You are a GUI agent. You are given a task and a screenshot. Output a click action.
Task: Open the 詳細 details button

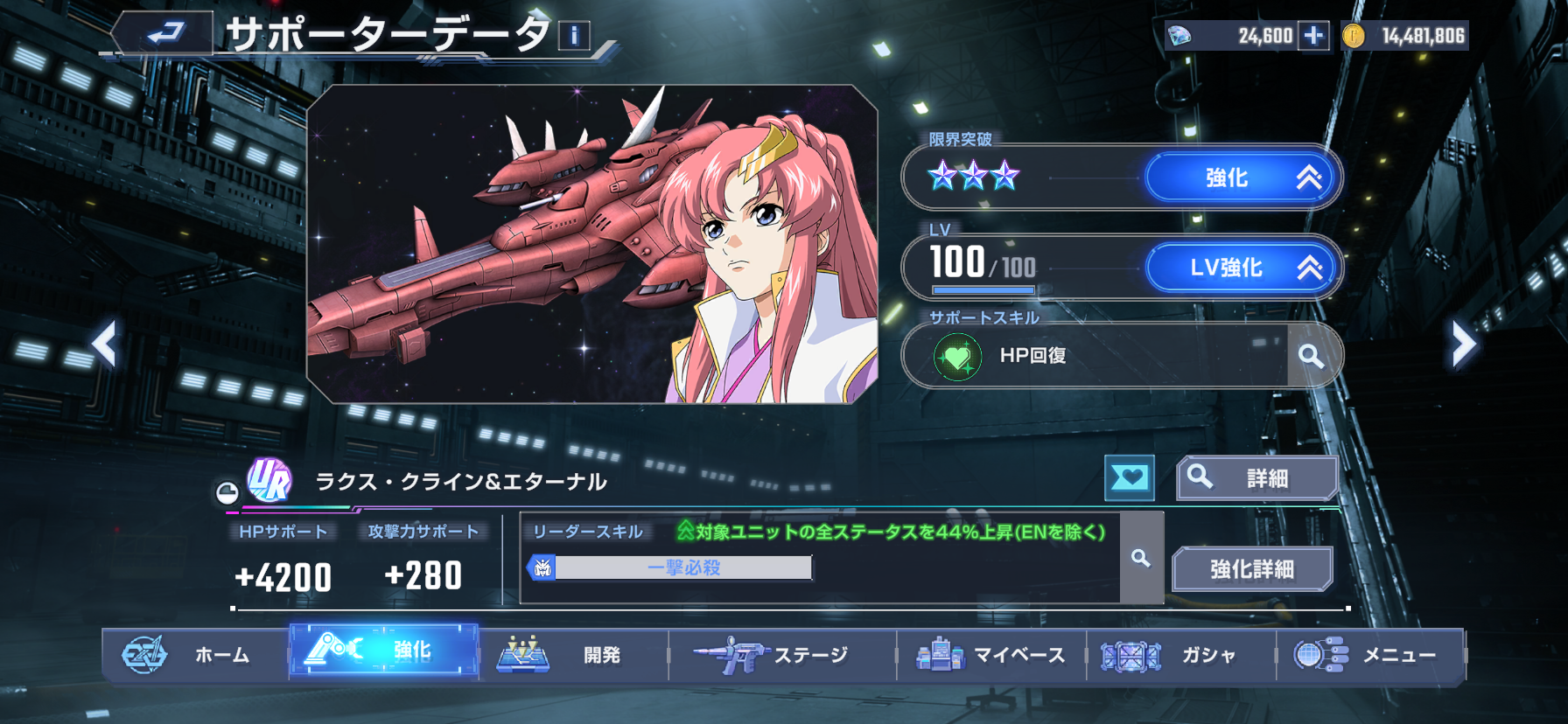1256,478
